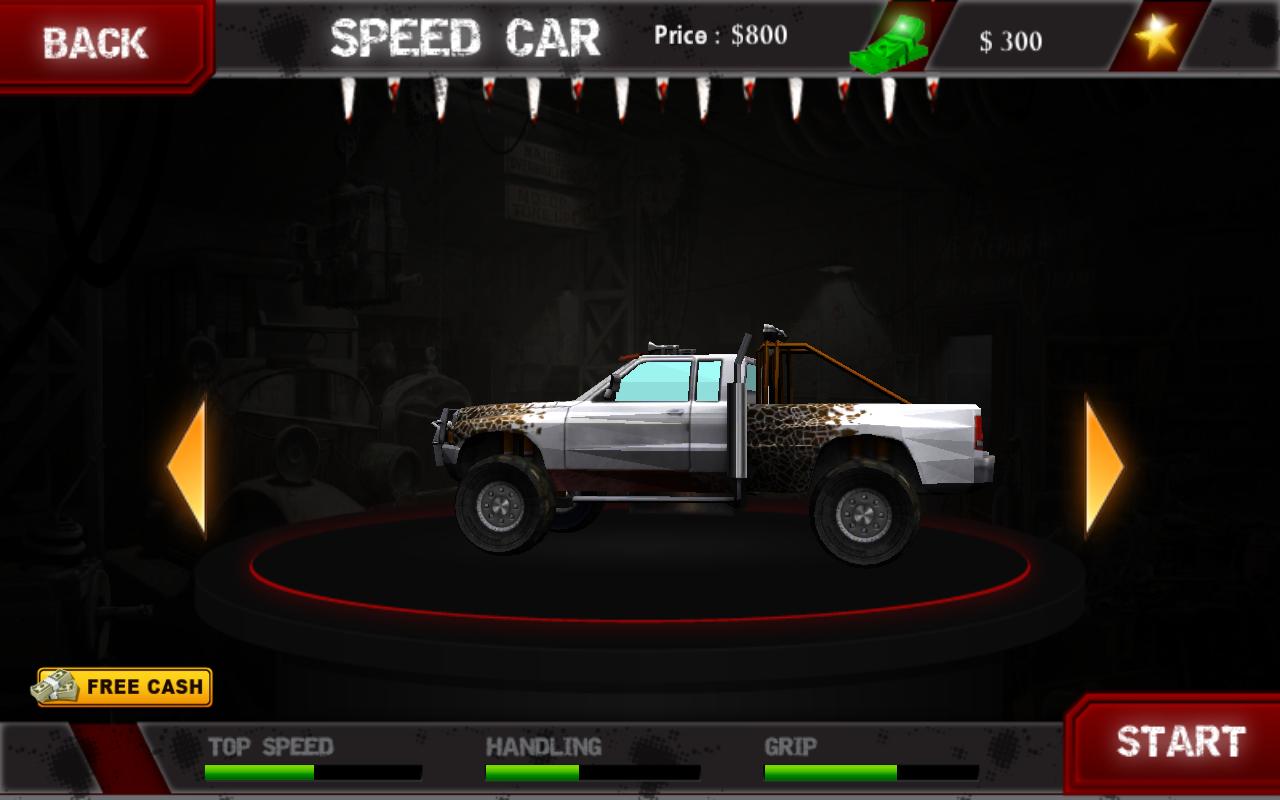The height and width of the screenshot is (800, 1280).
Task: Select the BACK navigation item
Action: pos(95,42)
